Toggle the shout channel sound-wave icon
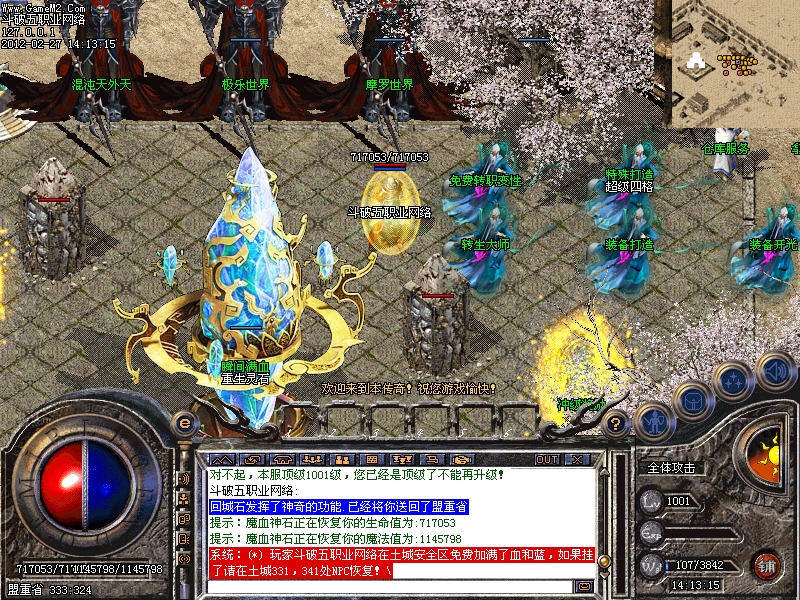The height and width of the screenshot is (600, 800). (x=184, y=479)
